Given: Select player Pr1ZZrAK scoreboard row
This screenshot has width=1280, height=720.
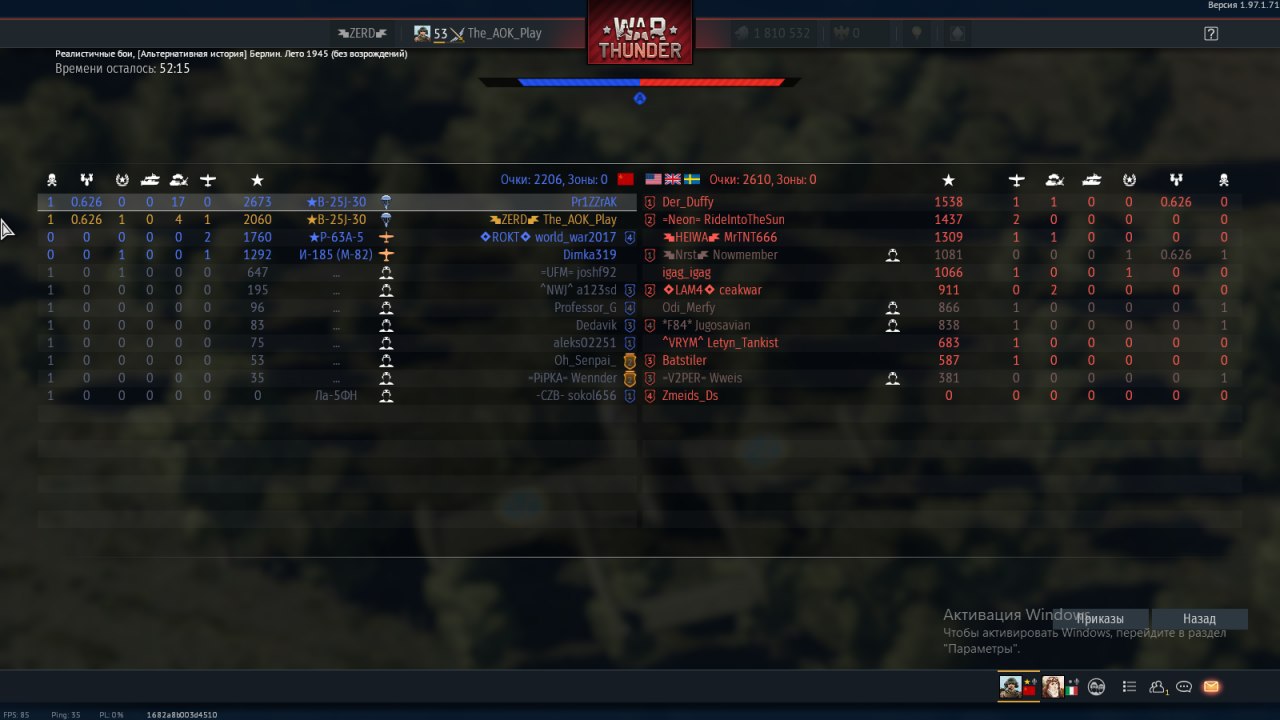Looking at the screenshot, I should tap(594, 202).
